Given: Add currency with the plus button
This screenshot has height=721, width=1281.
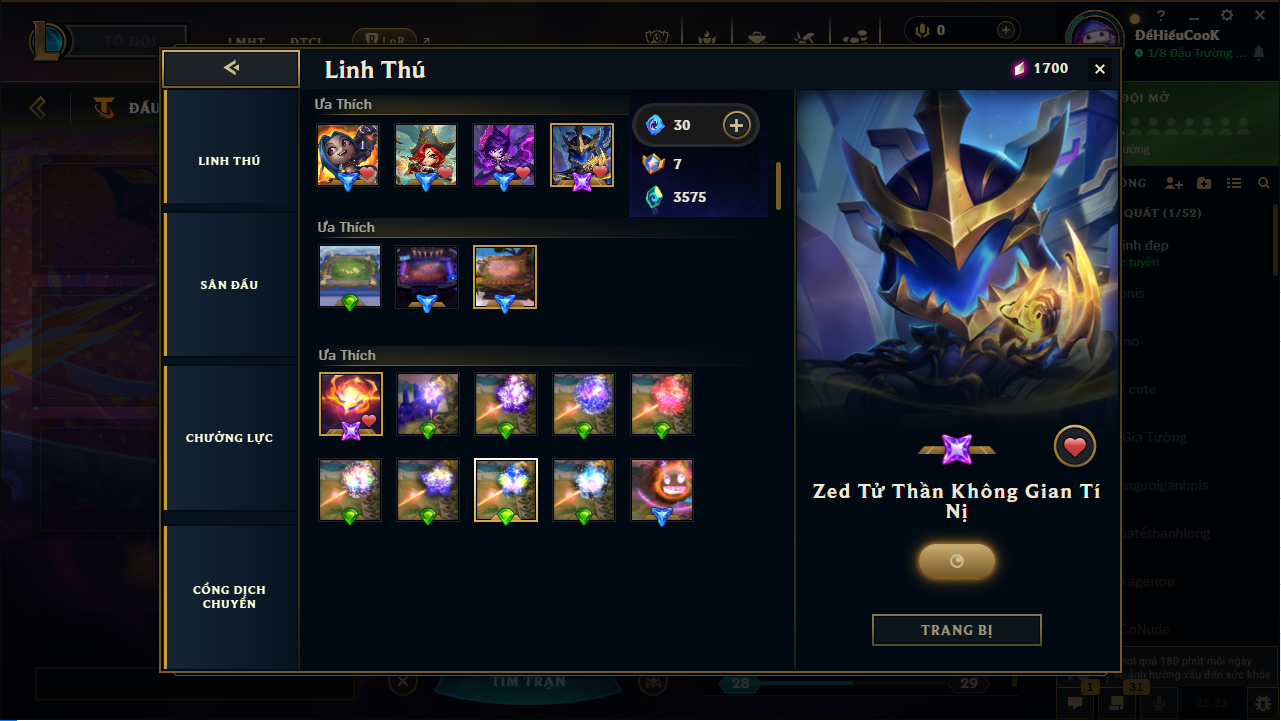Looking at the screenshot, I should (x=736, y=125).
